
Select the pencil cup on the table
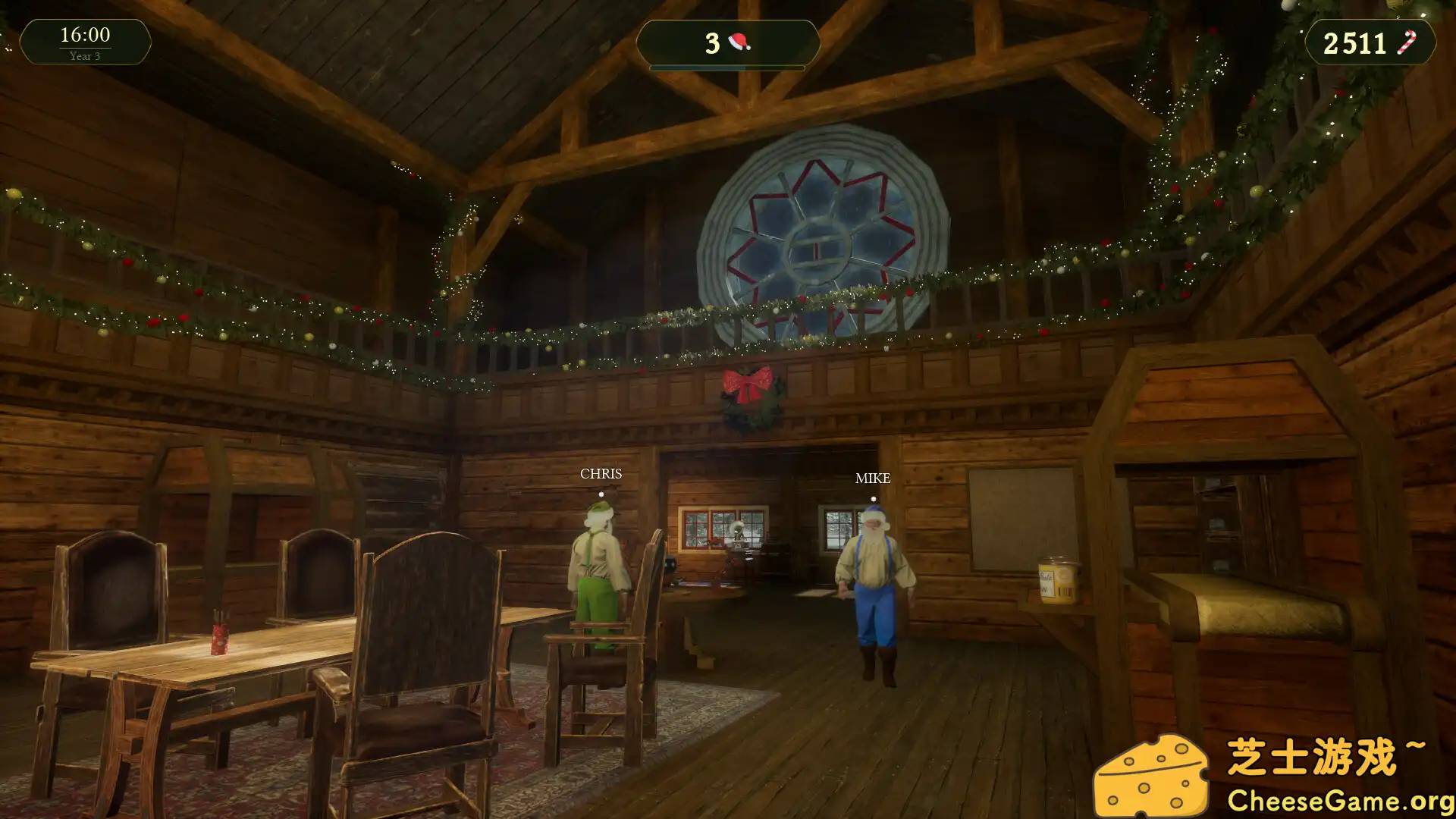point(218,637)
